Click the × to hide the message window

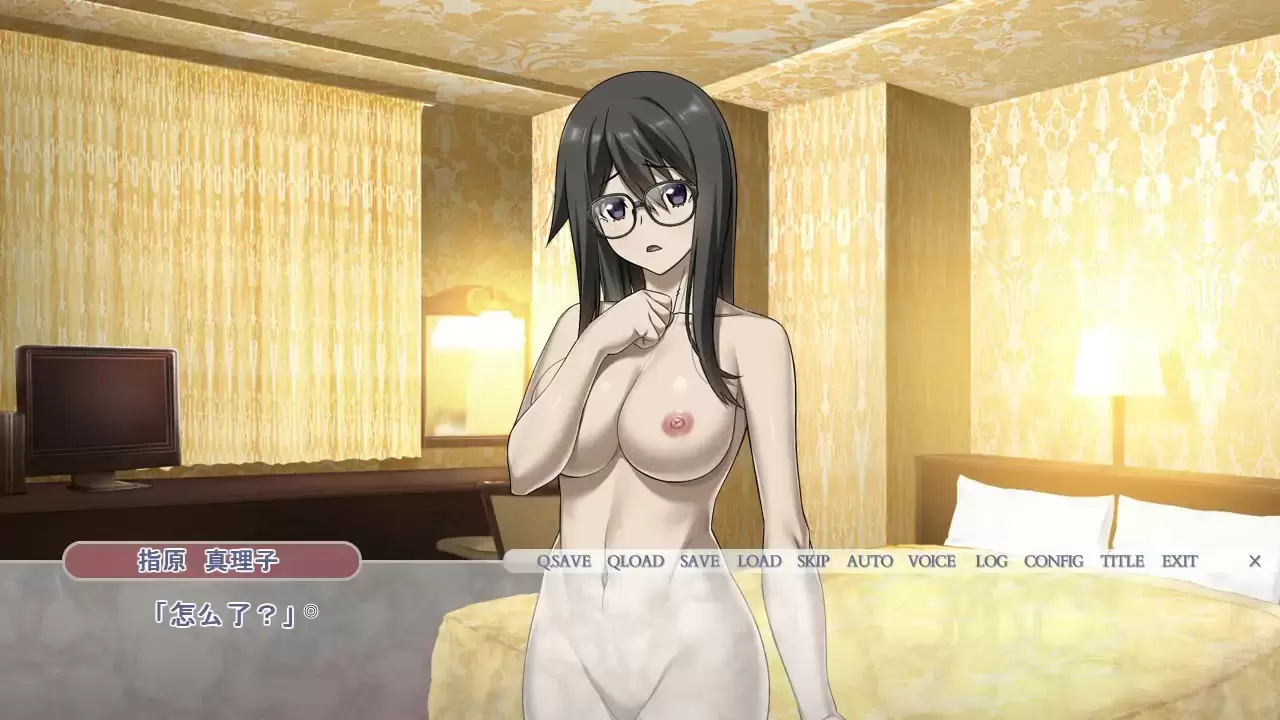tap(1256, 561)
